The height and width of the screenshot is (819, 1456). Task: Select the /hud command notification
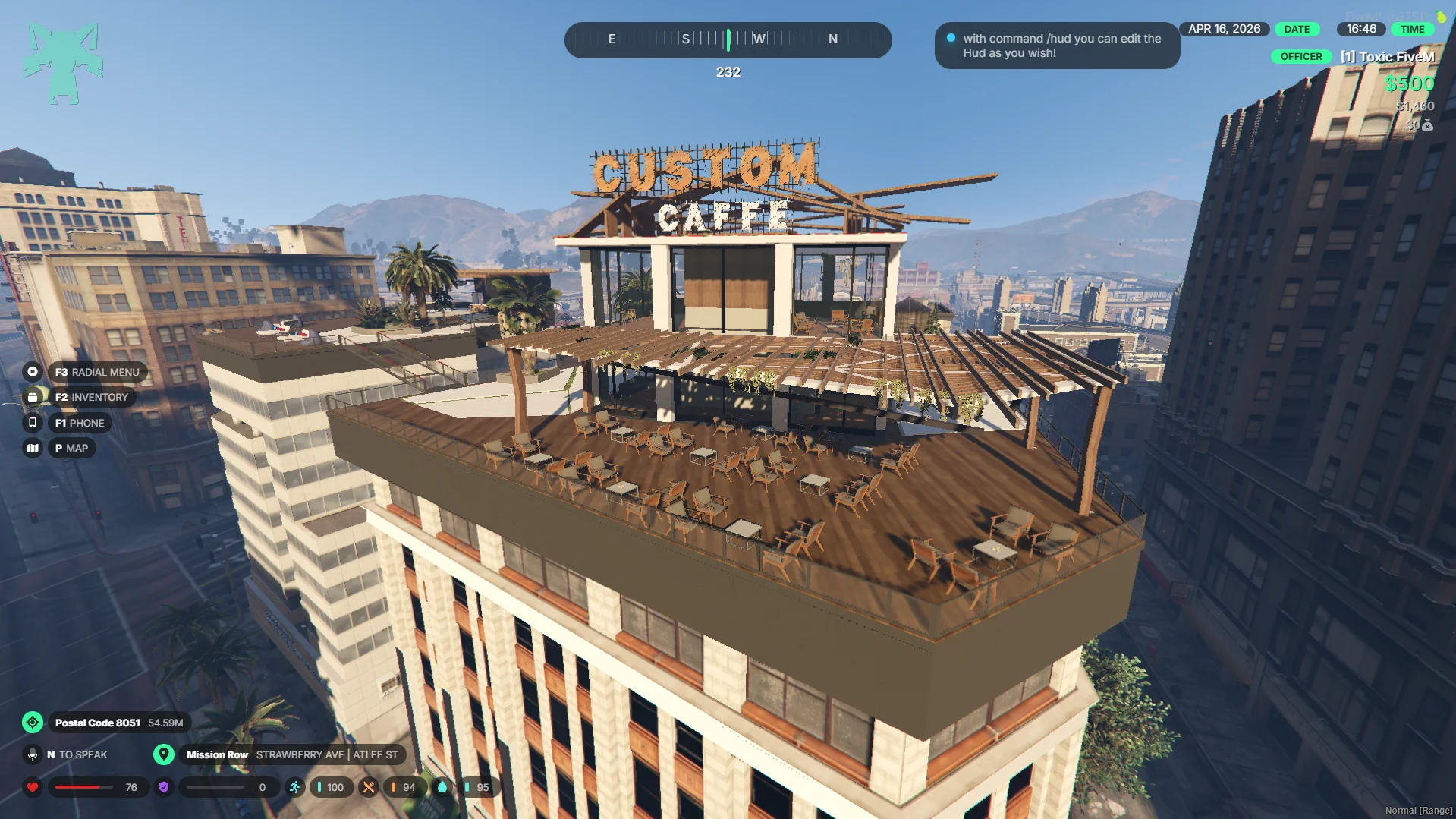(x=1057, y=46)
